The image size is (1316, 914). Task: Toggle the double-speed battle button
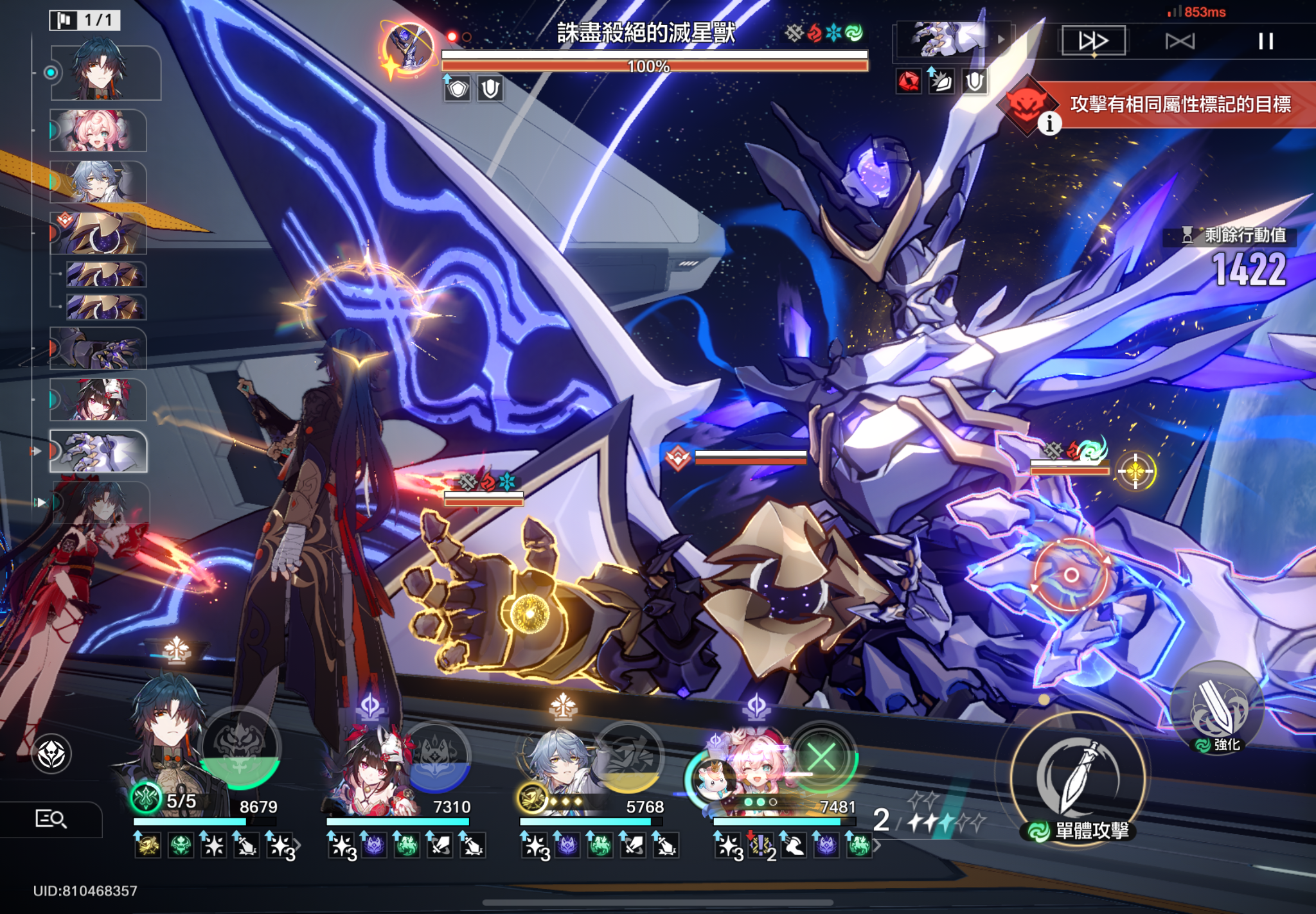1093,41
